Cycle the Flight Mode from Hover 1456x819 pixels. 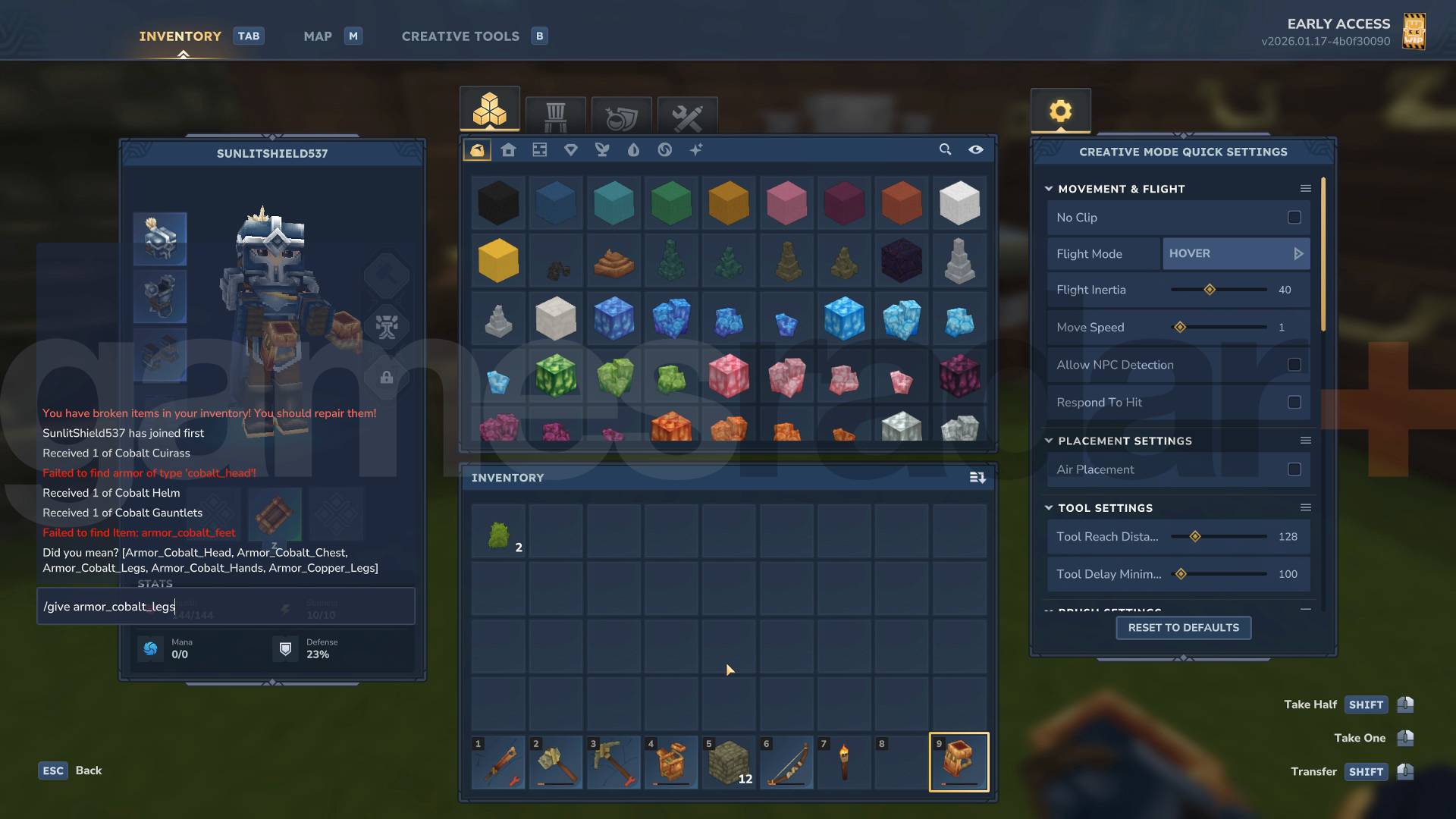pyautogui.click(x=1300, y=253)
